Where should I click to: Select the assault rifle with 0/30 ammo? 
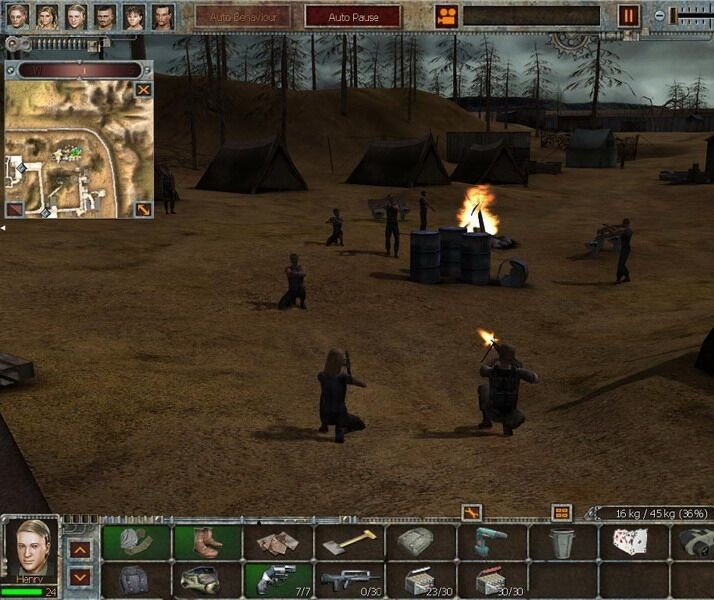(350, 579)
